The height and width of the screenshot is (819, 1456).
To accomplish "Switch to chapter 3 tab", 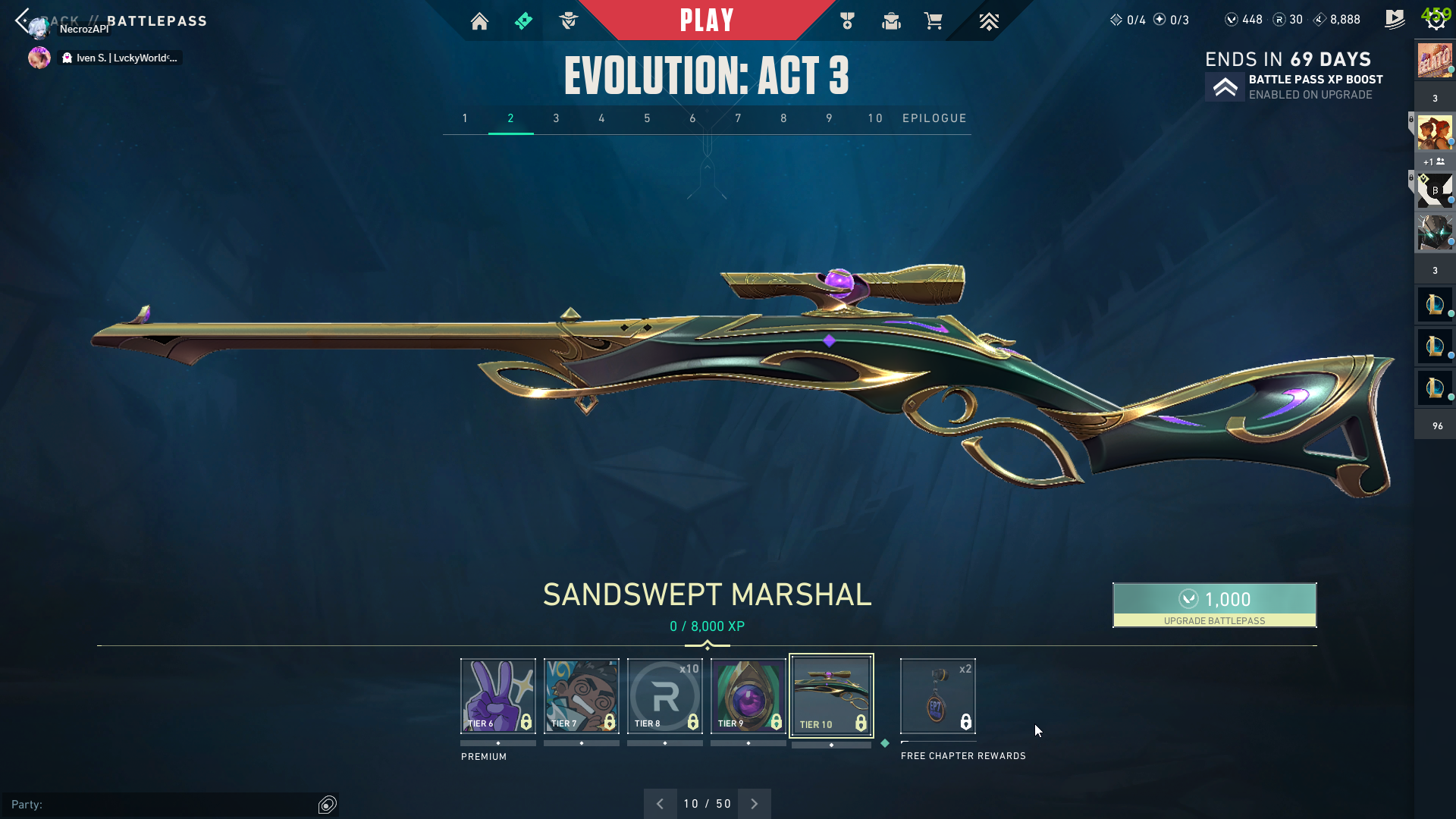I will 556,118.
